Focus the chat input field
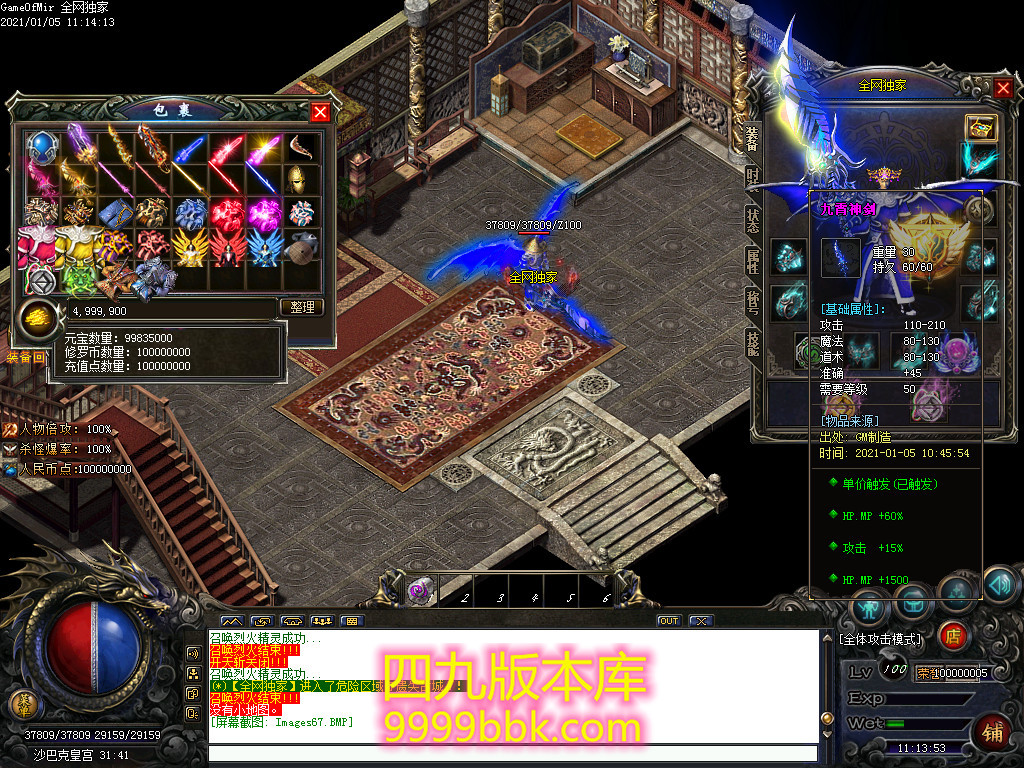Screen dimensions: 1024x768 point(510,754)
